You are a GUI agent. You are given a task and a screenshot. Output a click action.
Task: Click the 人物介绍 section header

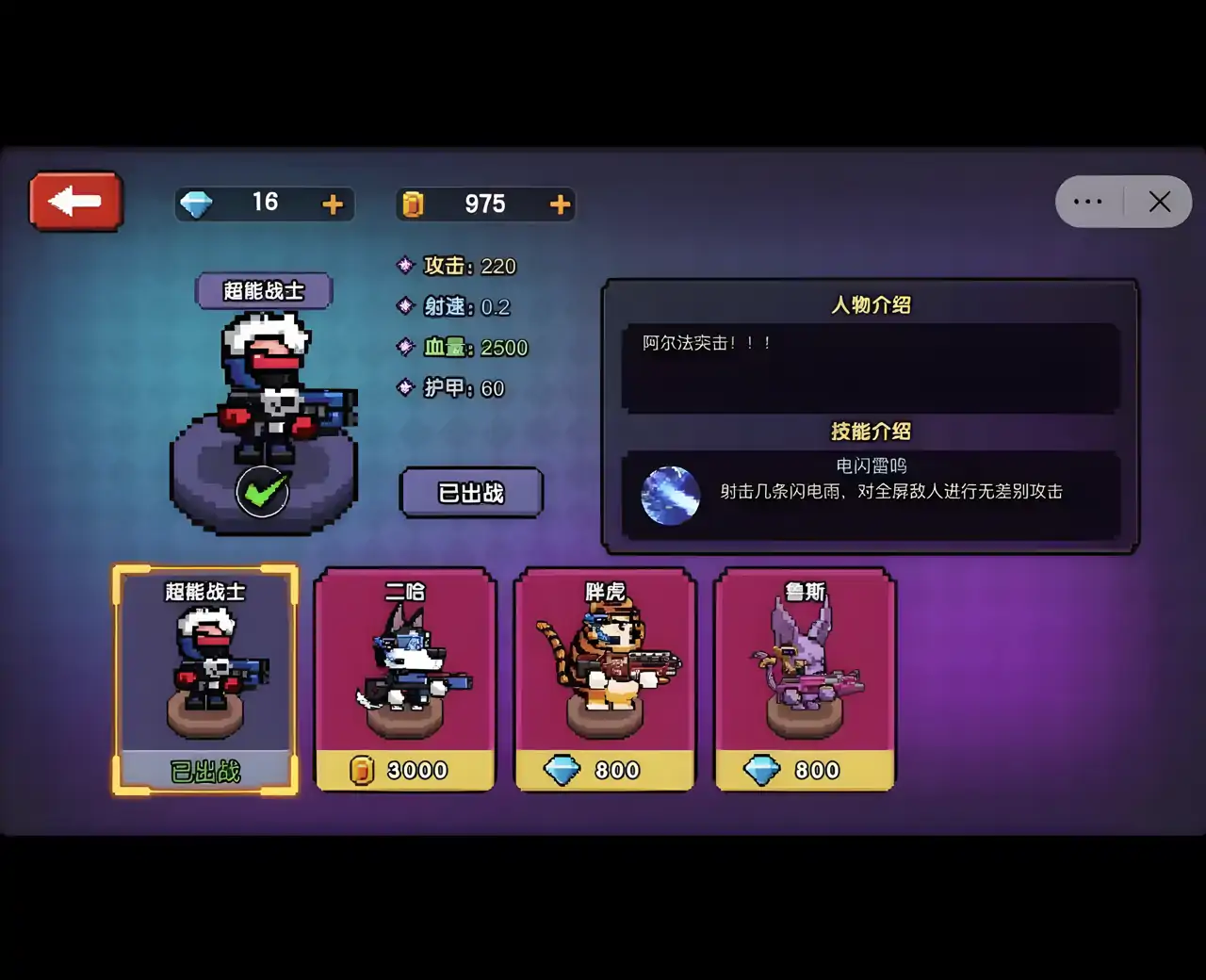872,304
